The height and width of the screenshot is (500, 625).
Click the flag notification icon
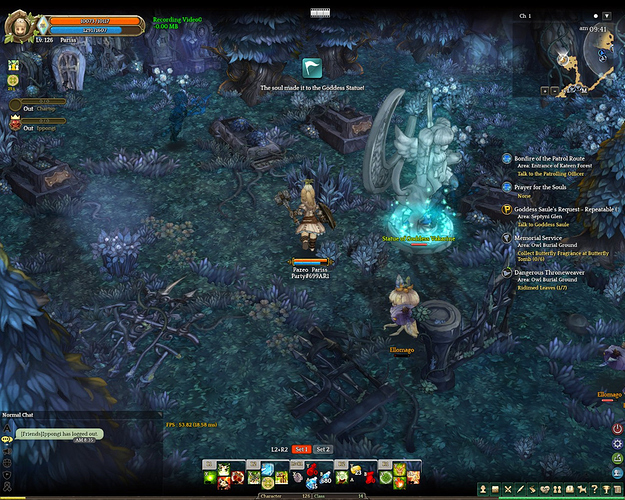click(x=313, y=69)
